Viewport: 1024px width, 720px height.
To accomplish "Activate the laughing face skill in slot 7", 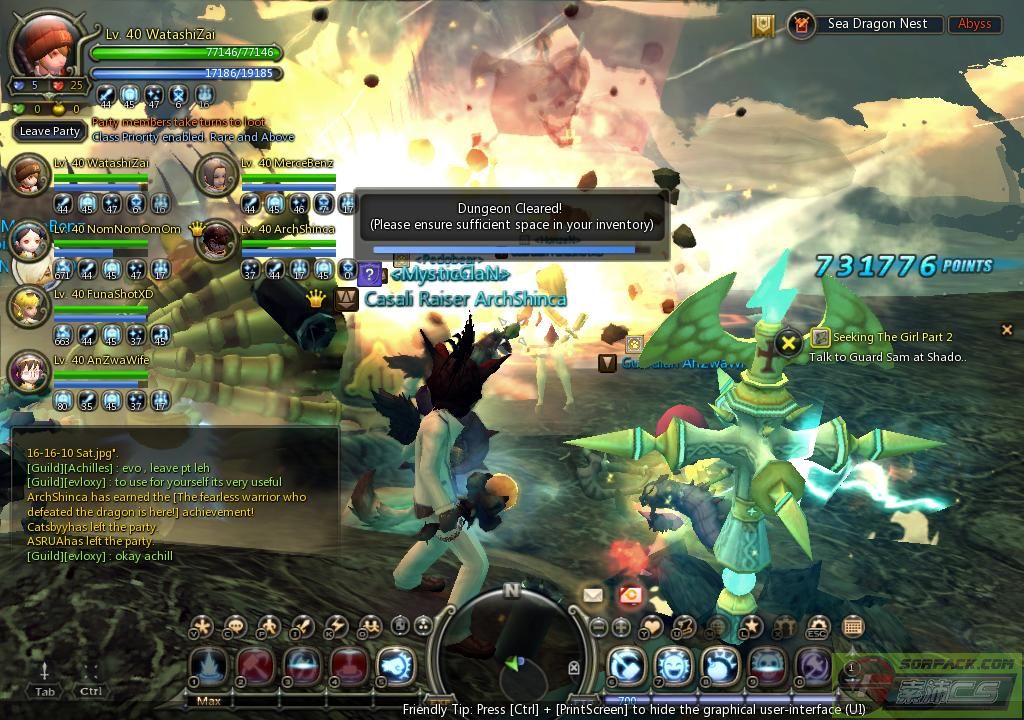I will [674, 667].
